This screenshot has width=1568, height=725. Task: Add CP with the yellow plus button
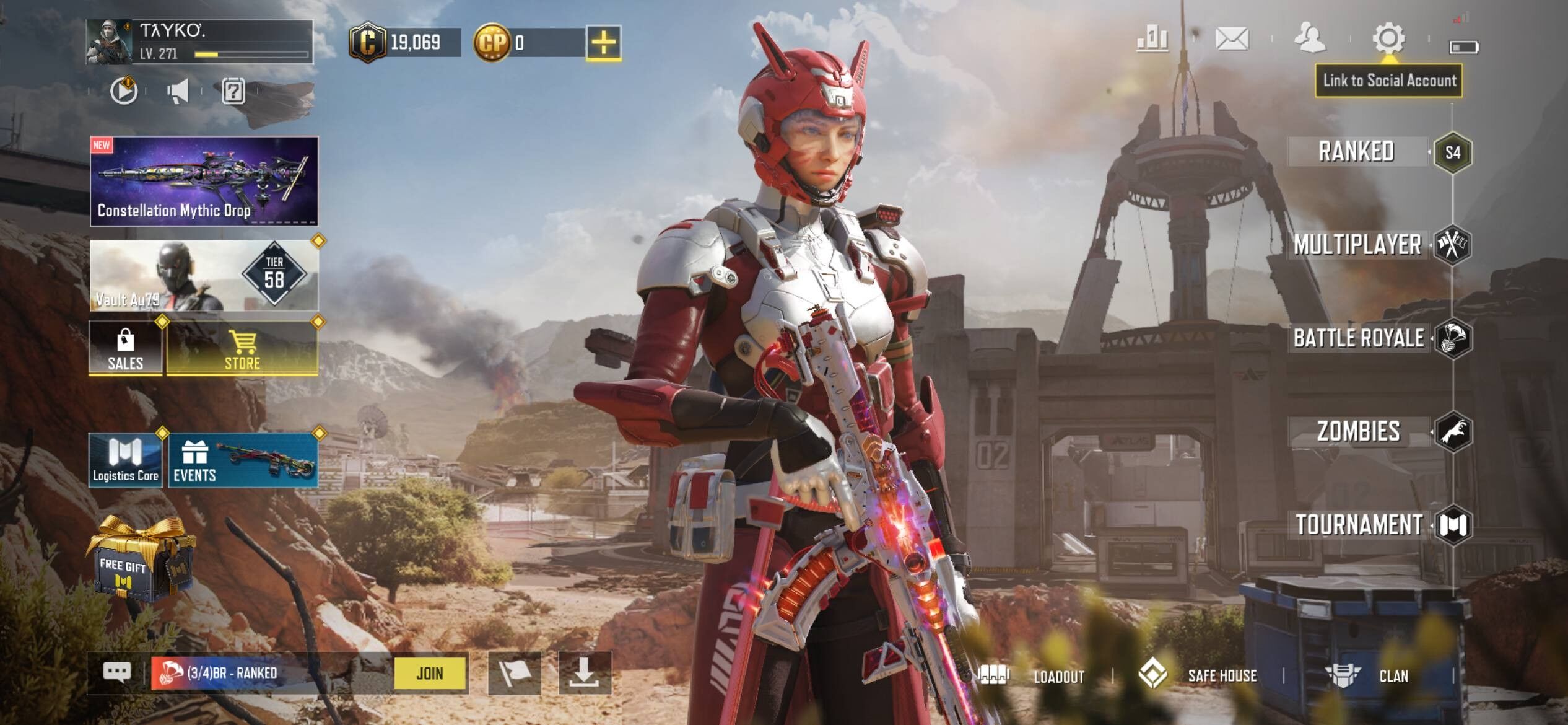(x=603, y=43)
